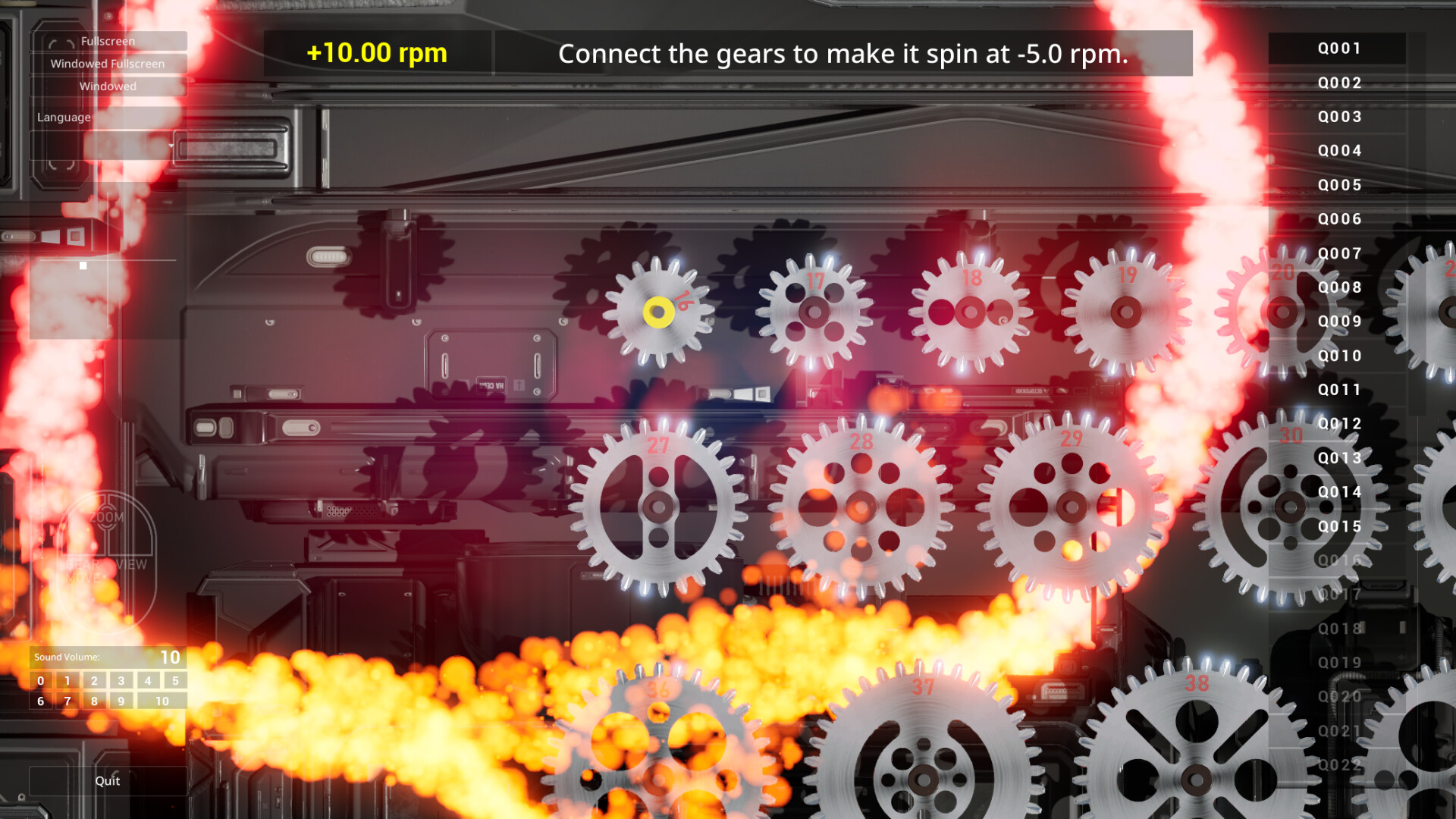Enable Fullscreen display mode
Image resolution: width=1456 pixels, height=819 pixels.
pos(108,41)
